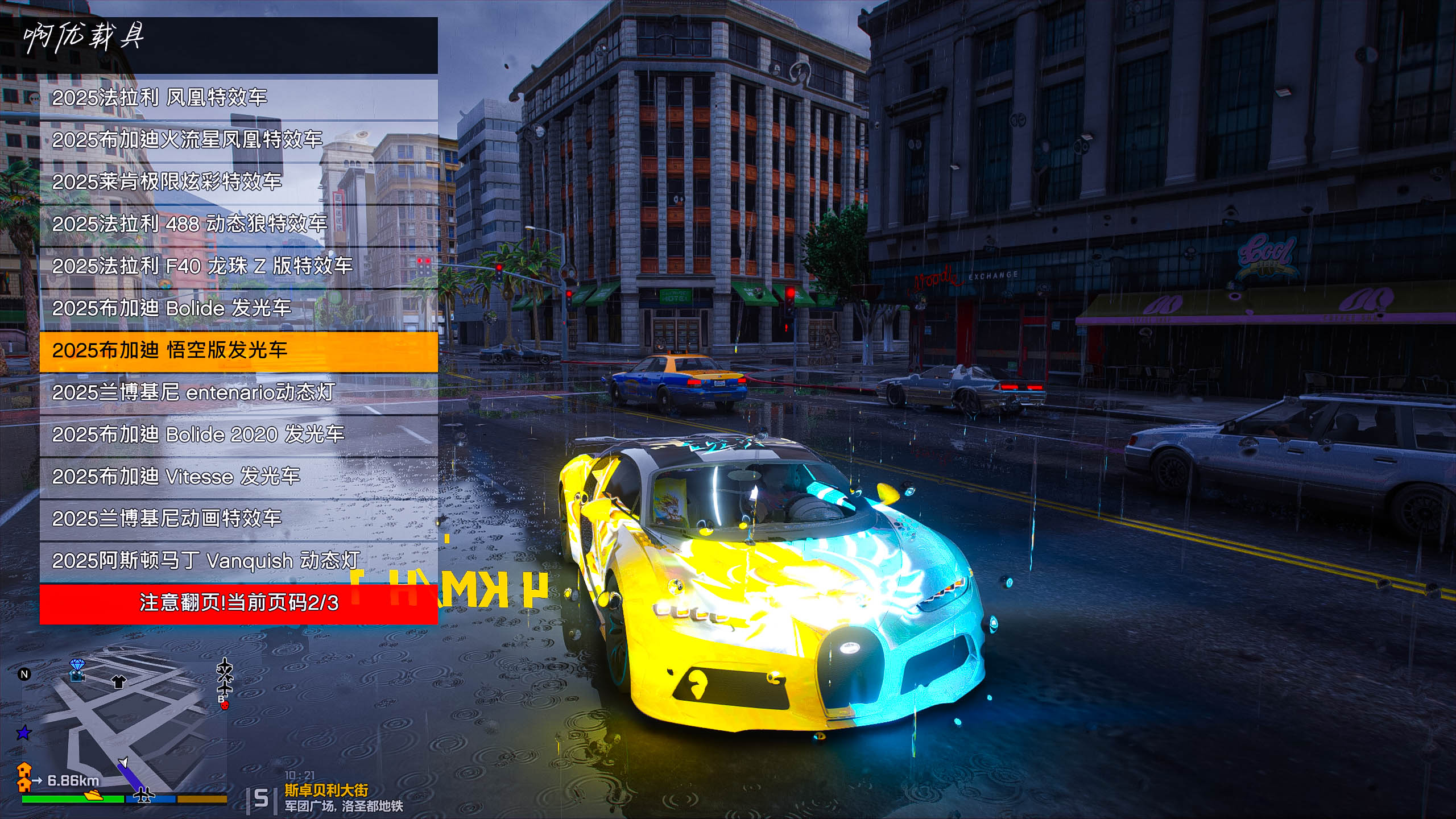Pick 2025莱肯极限炫彩特效车 from the list

tap(238, 182)
